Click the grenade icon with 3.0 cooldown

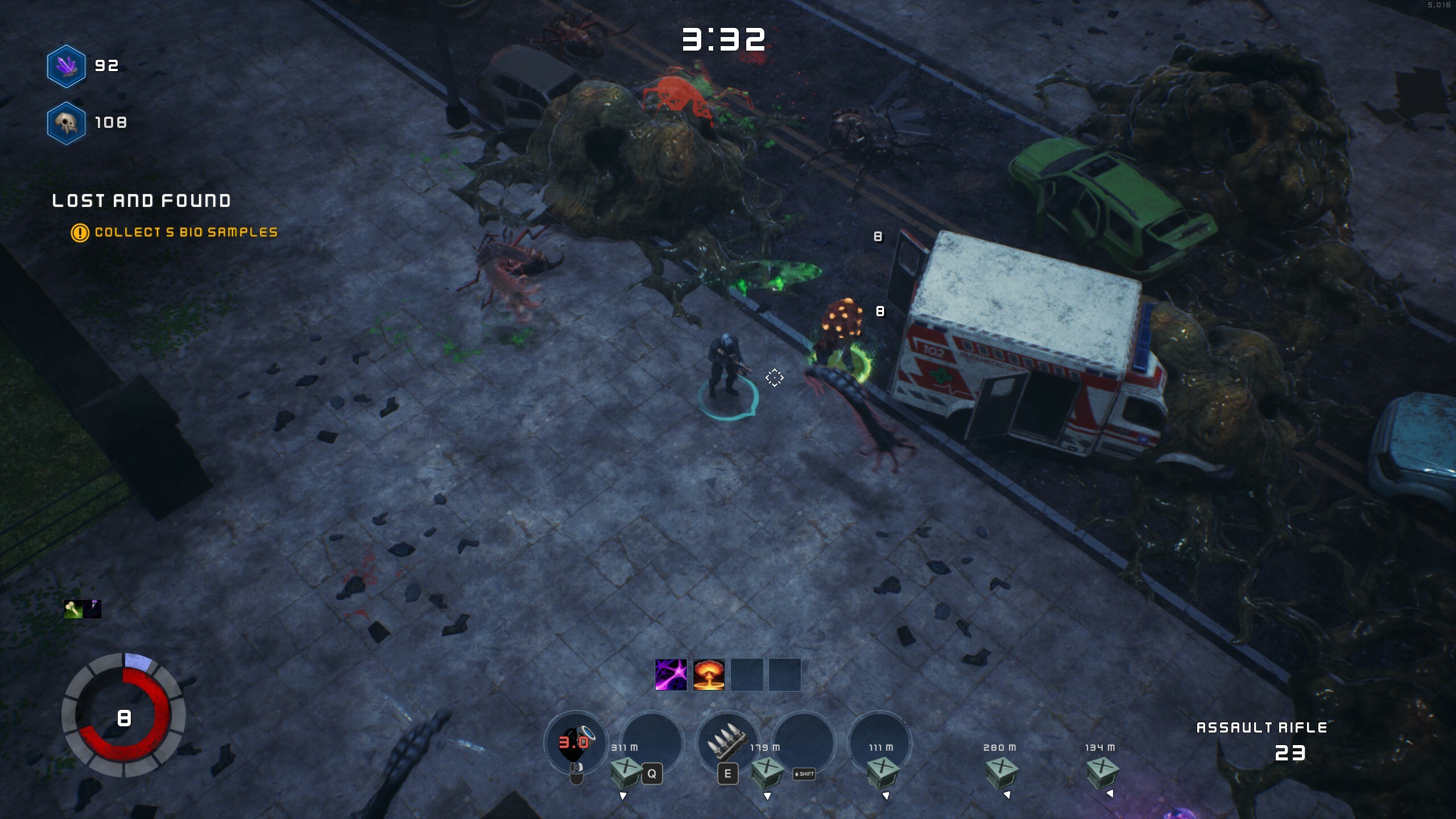point(573,740)
